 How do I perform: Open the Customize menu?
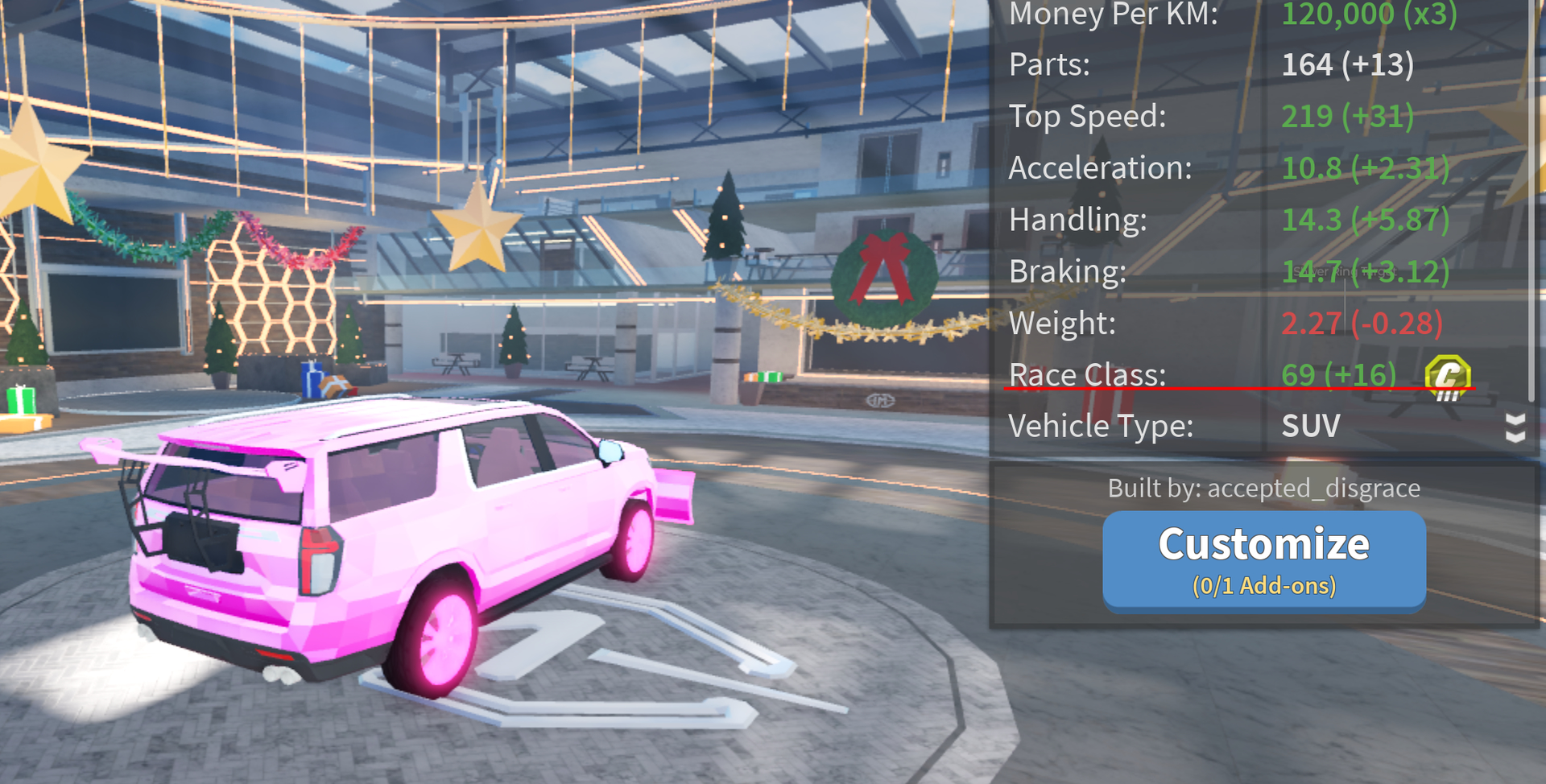(x=1263, y=560)
